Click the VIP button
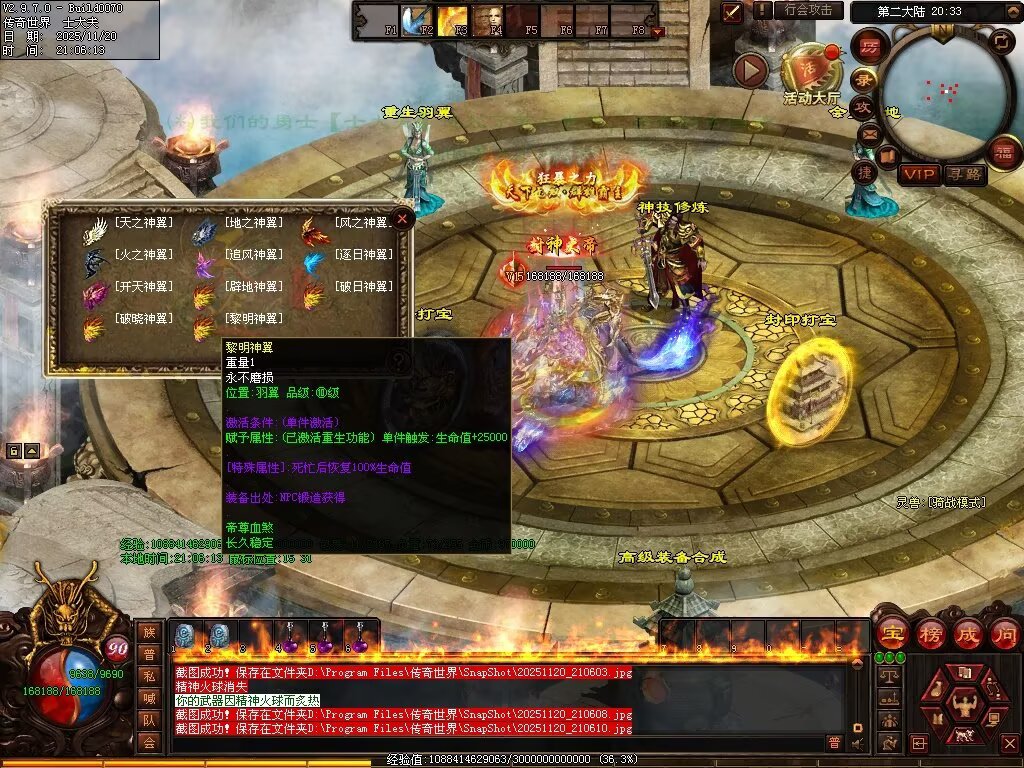Screen dimensions: 1024x768 (x=918, y=174)
